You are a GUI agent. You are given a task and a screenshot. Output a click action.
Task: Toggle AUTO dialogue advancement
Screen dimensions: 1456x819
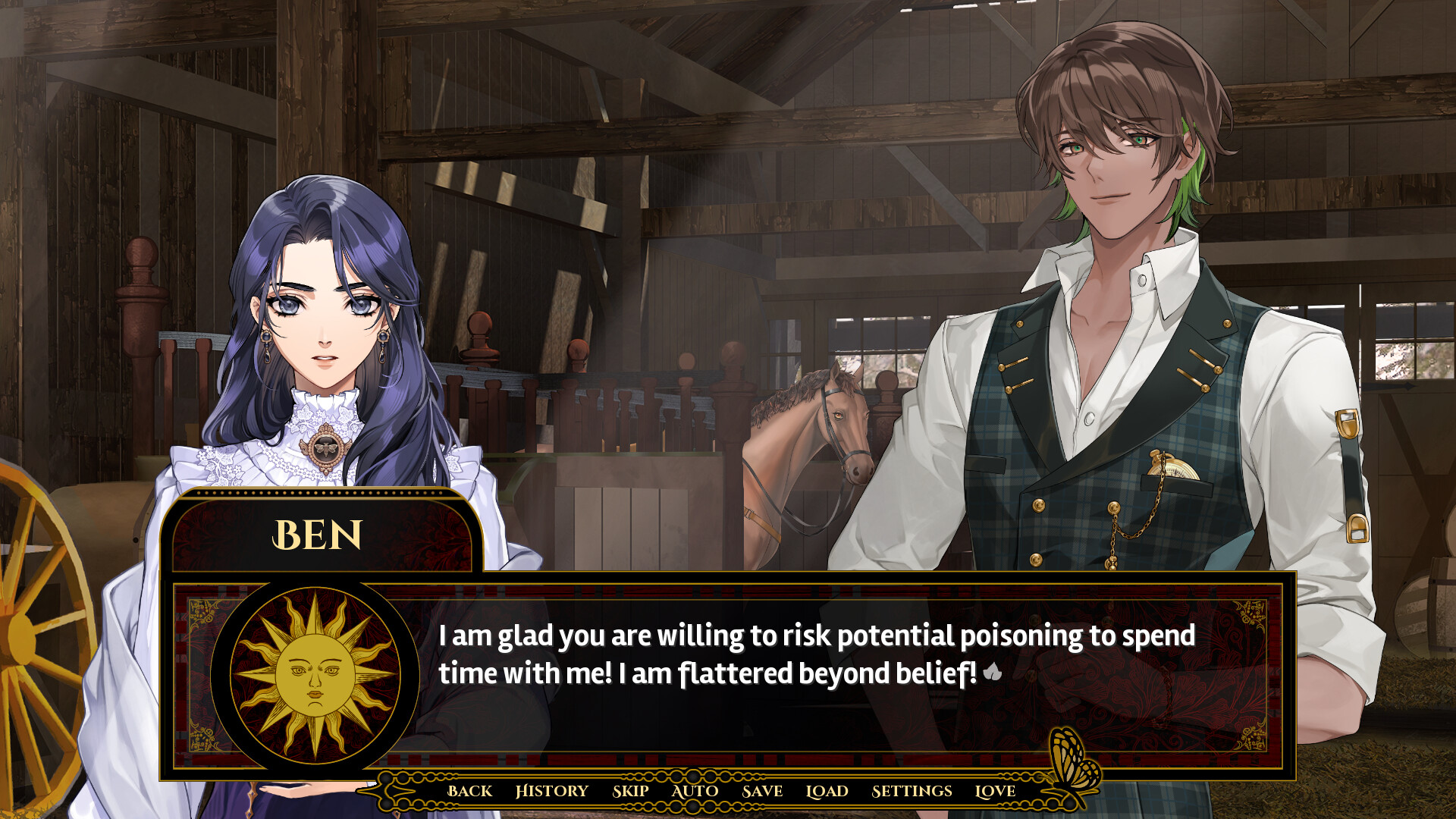(694, 791)
